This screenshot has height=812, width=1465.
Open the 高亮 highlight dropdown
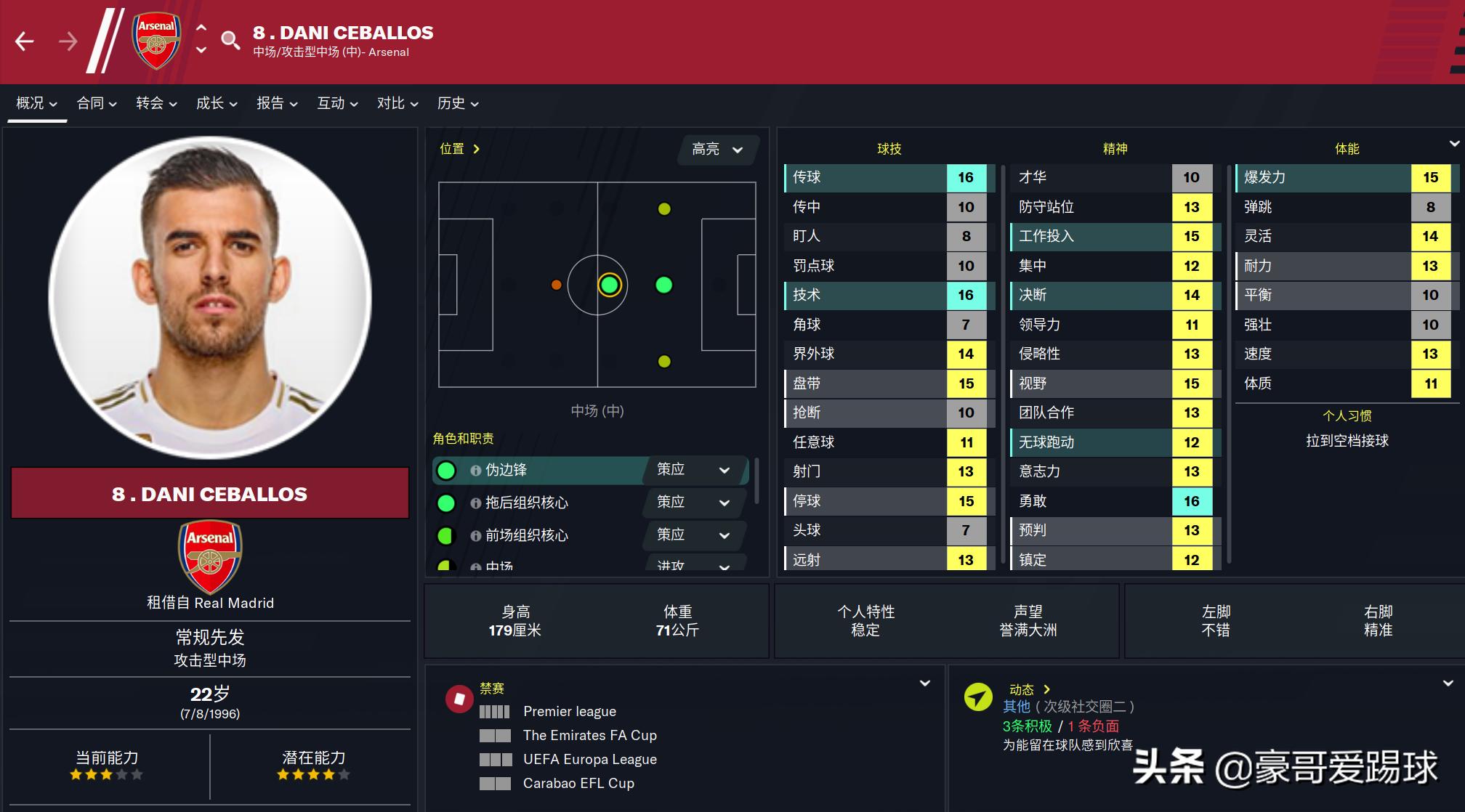[717, 150]
